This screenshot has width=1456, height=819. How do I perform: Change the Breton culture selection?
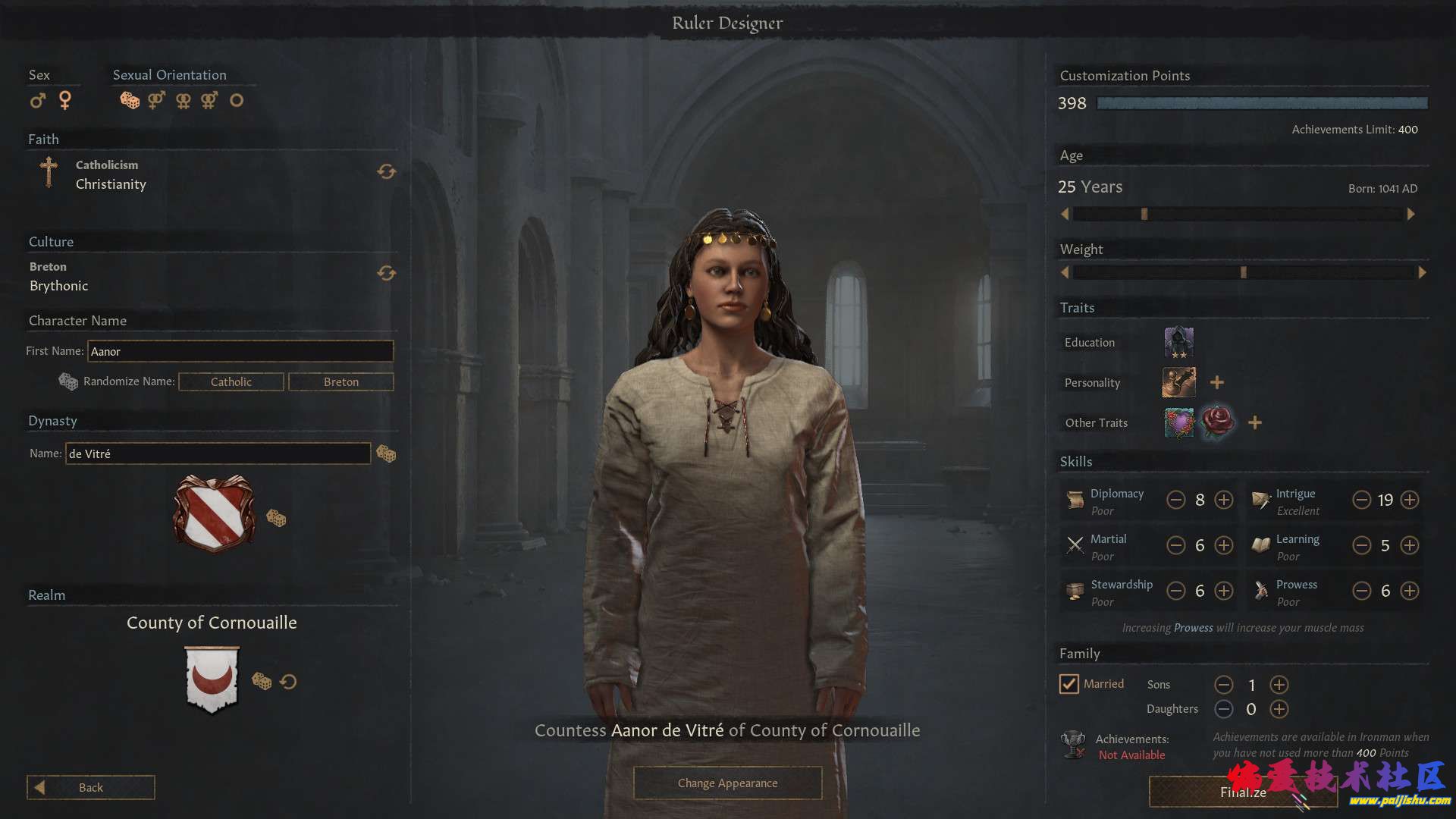click(x=386, y=273)
